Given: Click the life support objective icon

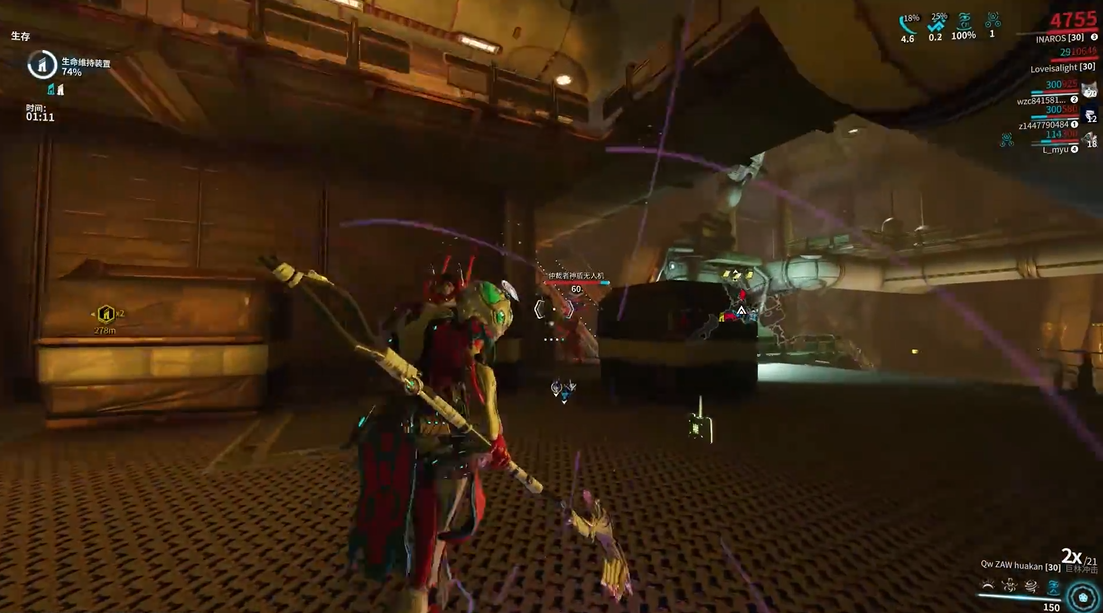Looking at the screenshot, I should point(42,65).
